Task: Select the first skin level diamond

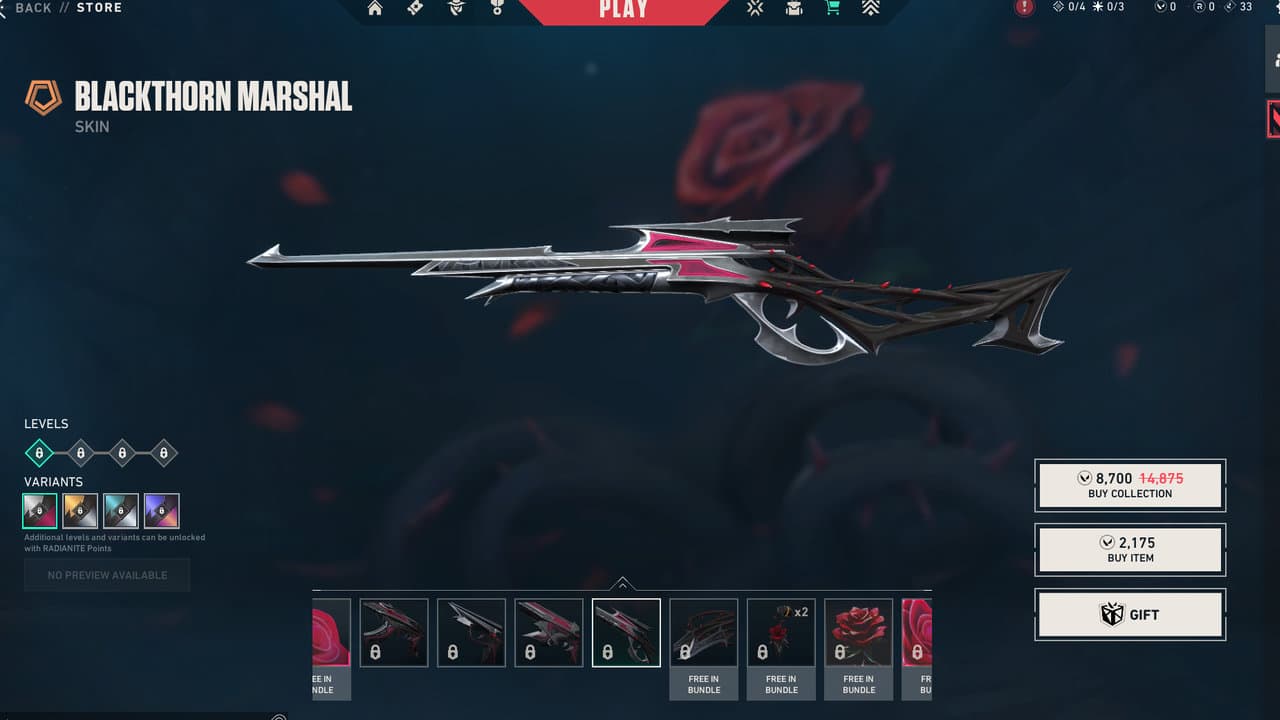Action: [x=39, y=453]
